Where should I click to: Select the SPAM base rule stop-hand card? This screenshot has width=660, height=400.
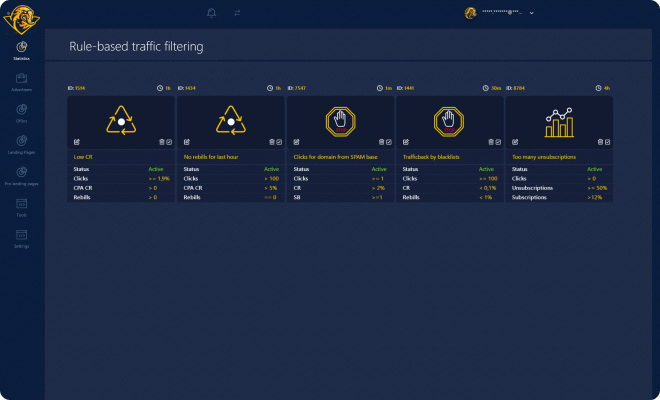[x=340, y=122]
